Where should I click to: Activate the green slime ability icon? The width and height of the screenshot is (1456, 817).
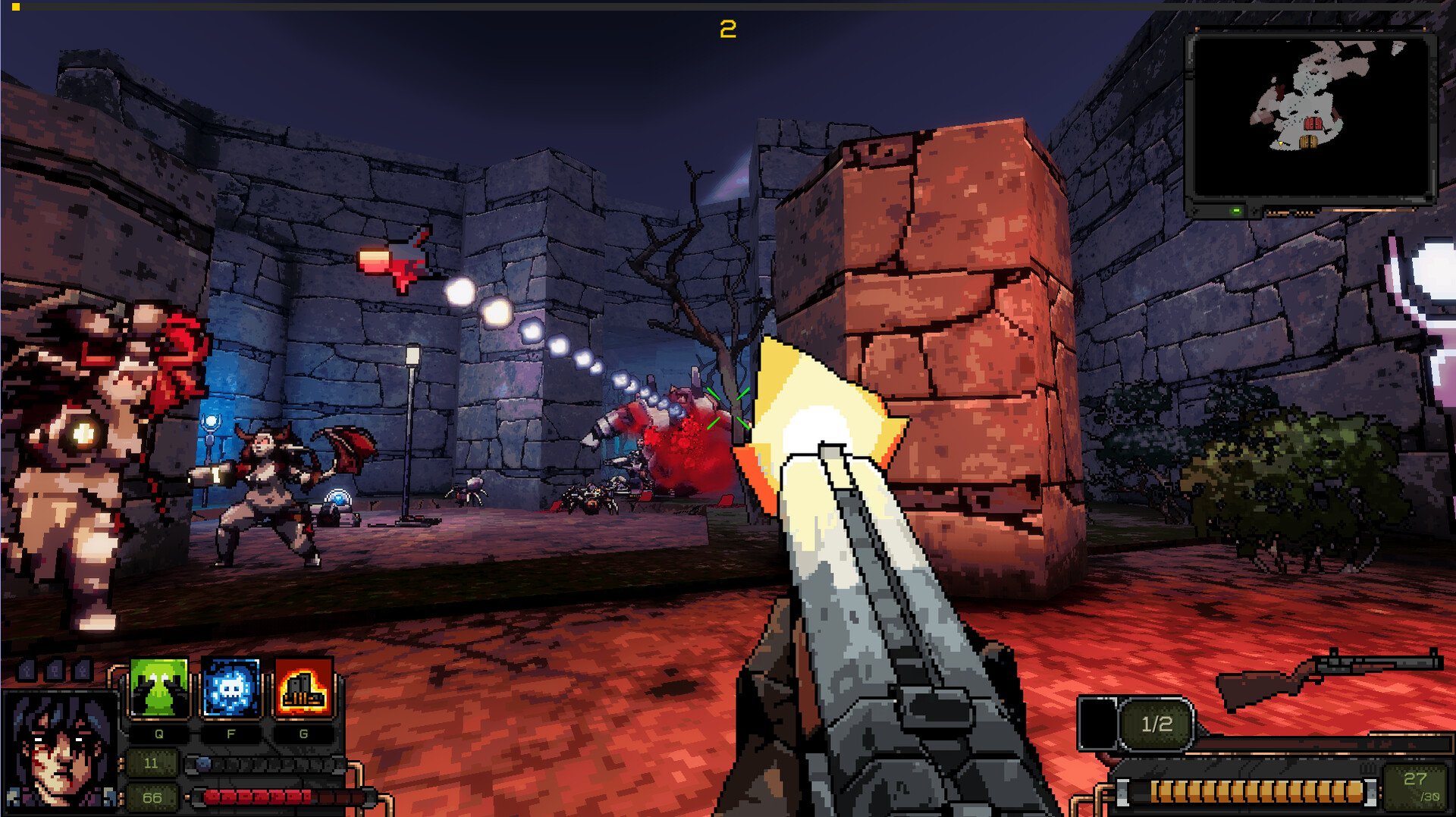(158, 687)
